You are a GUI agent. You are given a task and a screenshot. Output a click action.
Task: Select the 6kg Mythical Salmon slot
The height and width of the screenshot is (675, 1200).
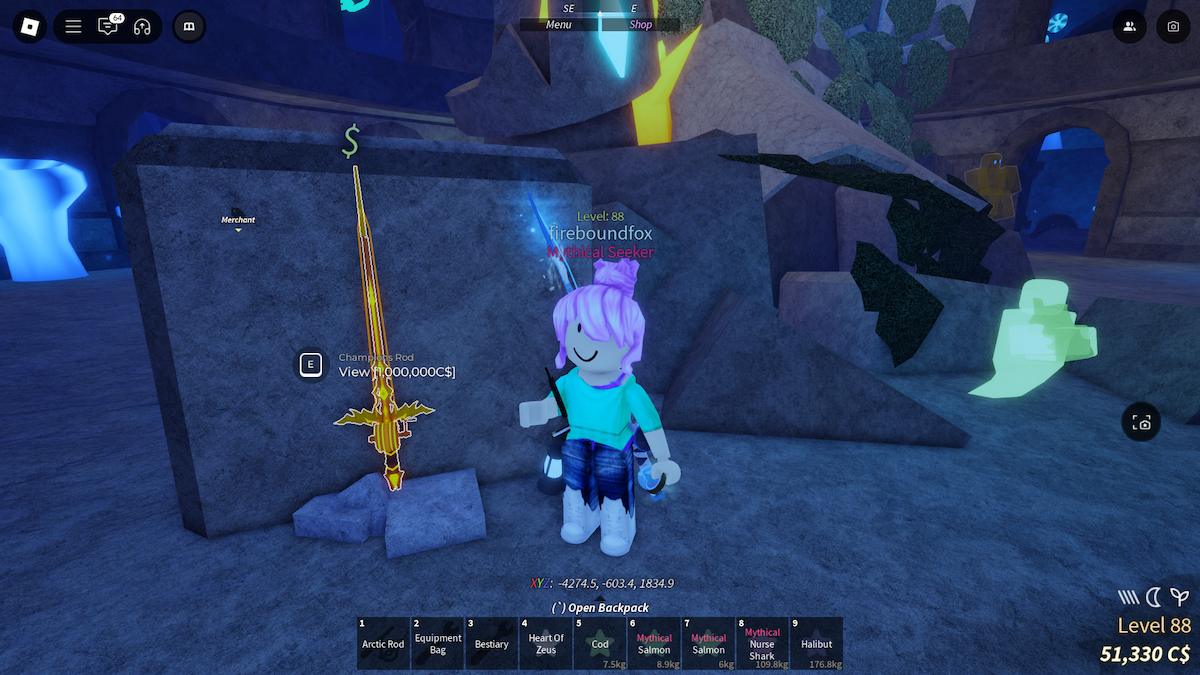tap(708, 644)
